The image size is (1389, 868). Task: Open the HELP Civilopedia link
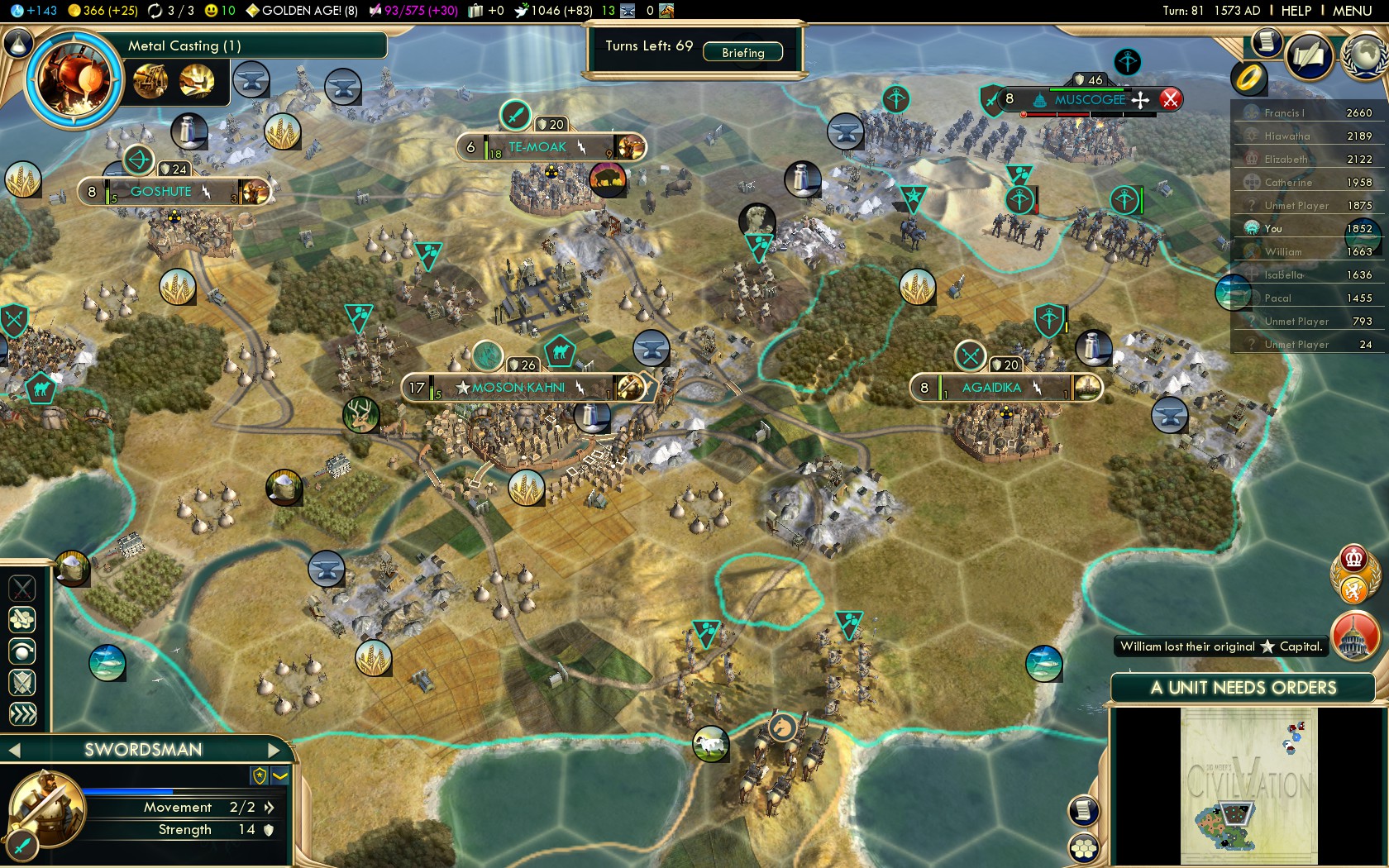coord(1296,11)
